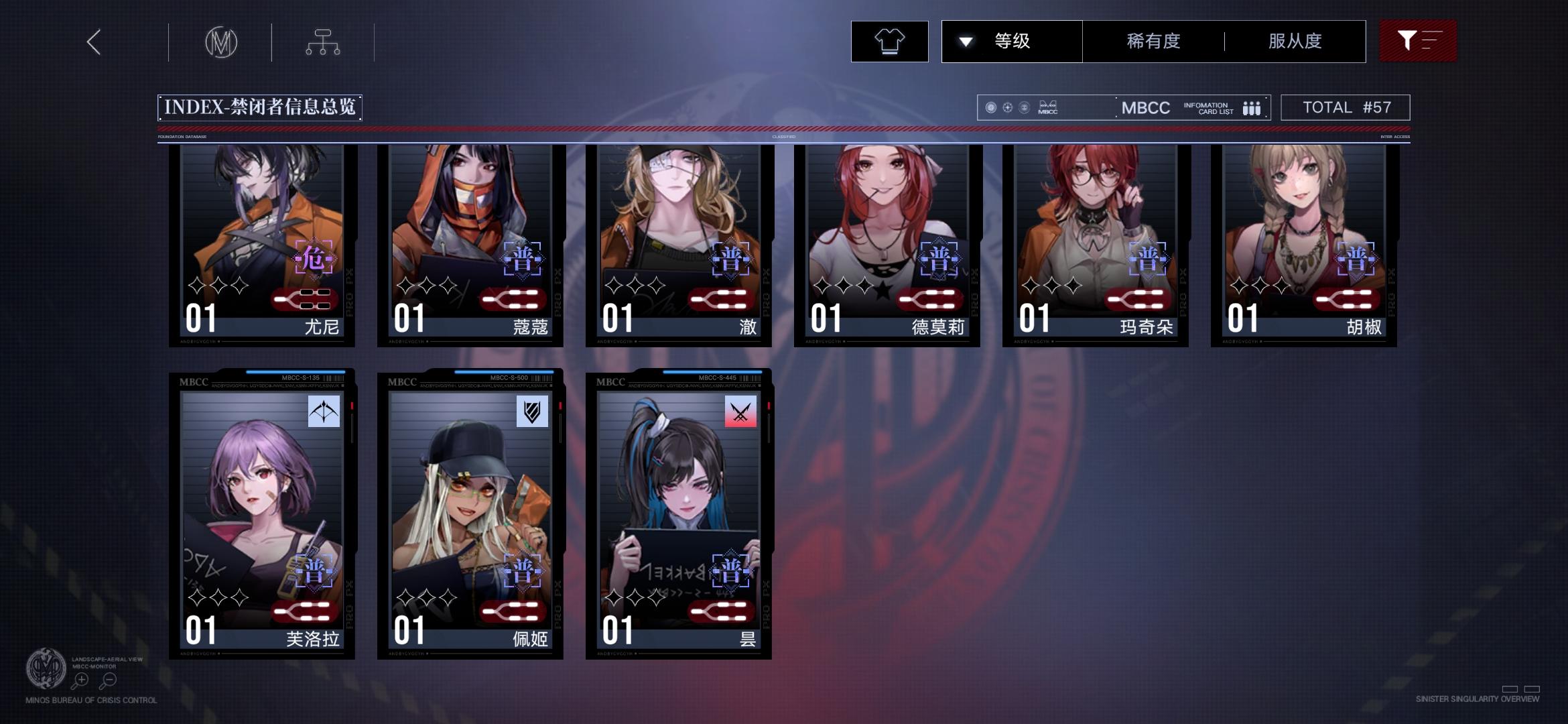Select the outfit shirt icon in top bar
This screenshot has width=1568, height=724.
click(x=889, y=41)
